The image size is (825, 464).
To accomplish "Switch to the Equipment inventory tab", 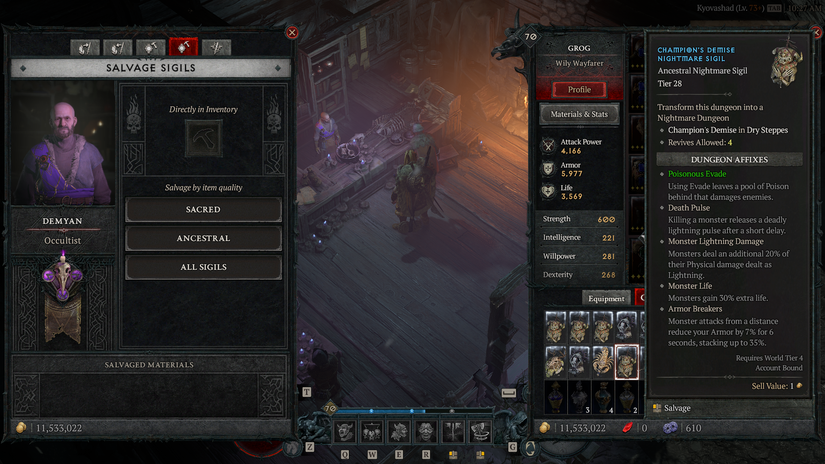I will pos(606,298).
